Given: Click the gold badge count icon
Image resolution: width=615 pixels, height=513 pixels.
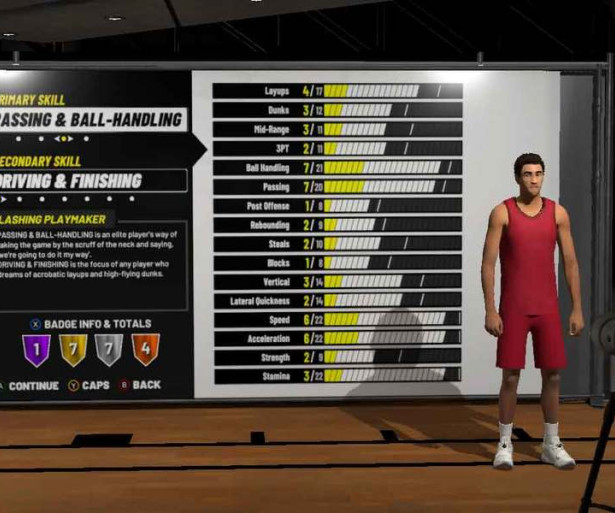Looking at the screenshot, I should coord(73,351).
